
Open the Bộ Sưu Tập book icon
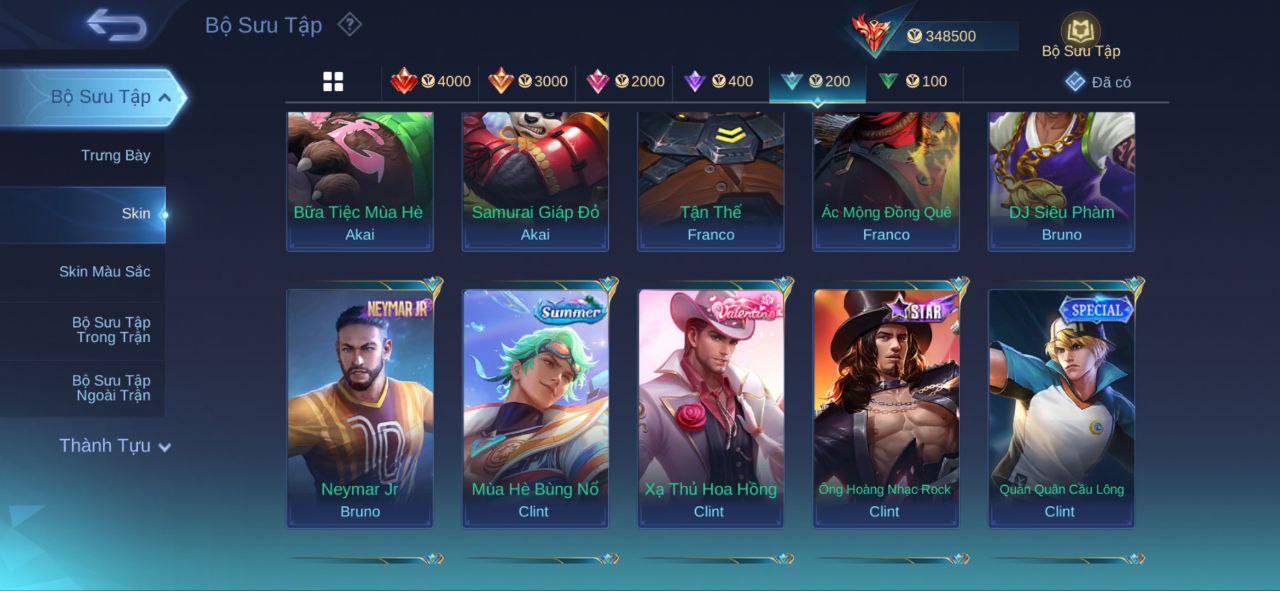click(1080, 32)
